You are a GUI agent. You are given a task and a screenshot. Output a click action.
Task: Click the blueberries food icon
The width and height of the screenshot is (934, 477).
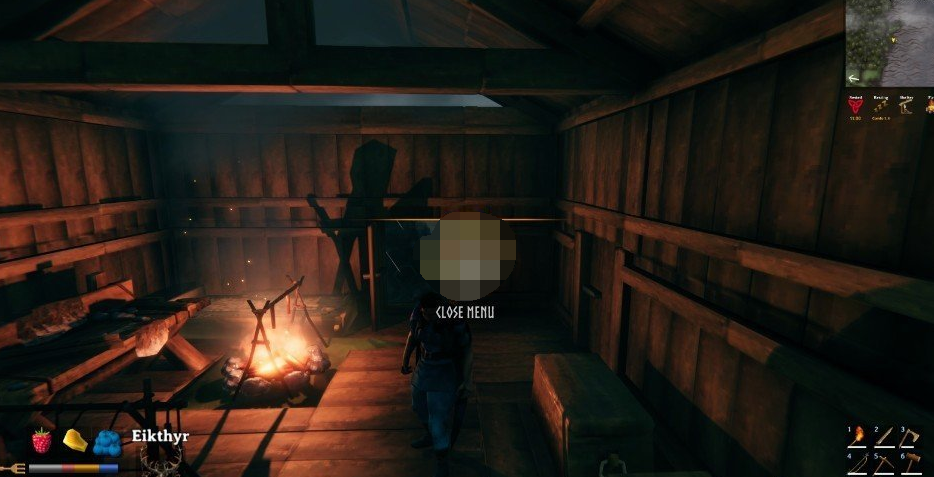tap(107, 442)
